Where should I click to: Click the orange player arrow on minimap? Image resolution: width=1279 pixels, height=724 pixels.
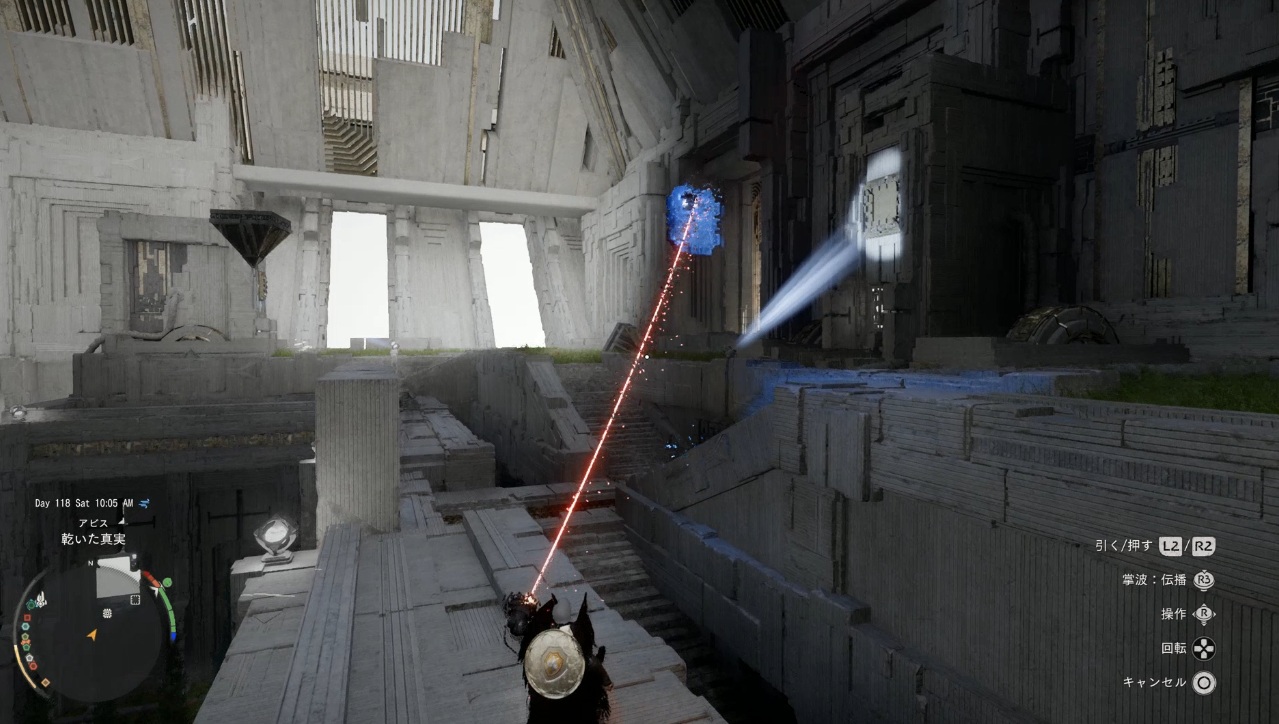[93, 634]
